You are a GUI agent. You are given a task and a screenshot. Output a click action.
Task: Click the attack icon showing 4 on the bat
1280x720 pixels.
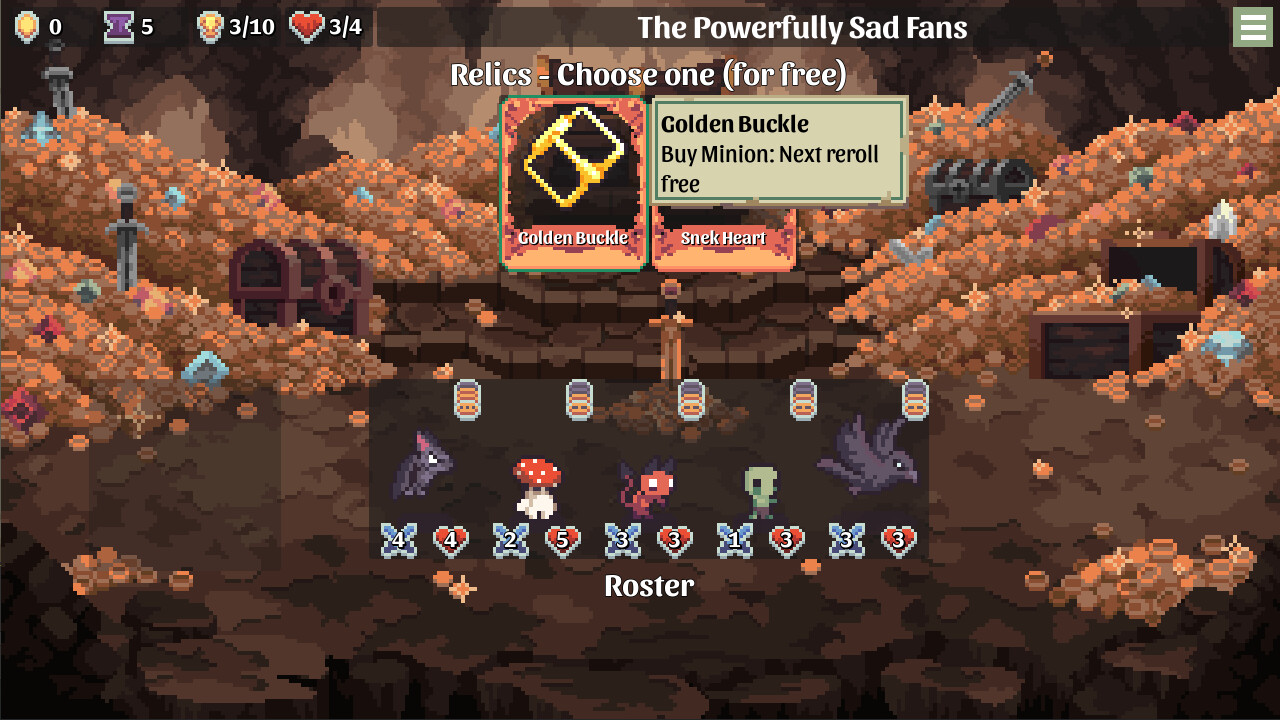coord(398,539)
